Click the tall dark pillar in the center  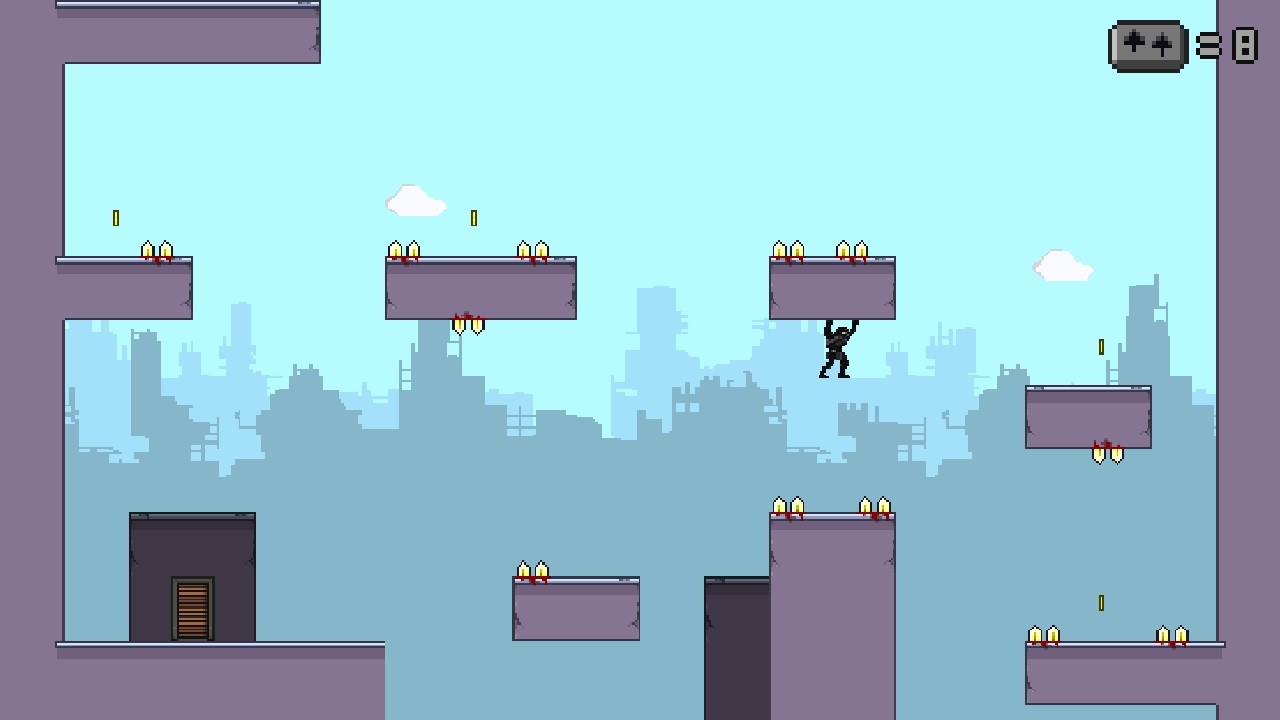737,650
